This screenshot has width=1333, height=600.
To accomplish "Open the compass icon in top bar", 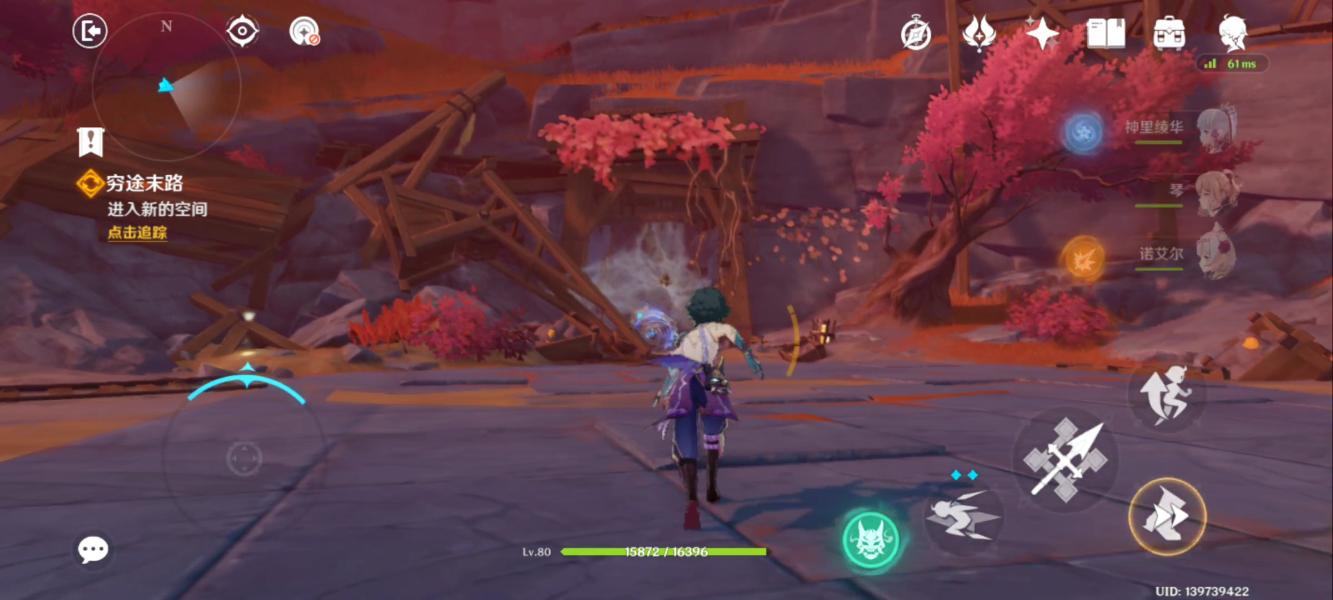I will [x=916, y=34].
